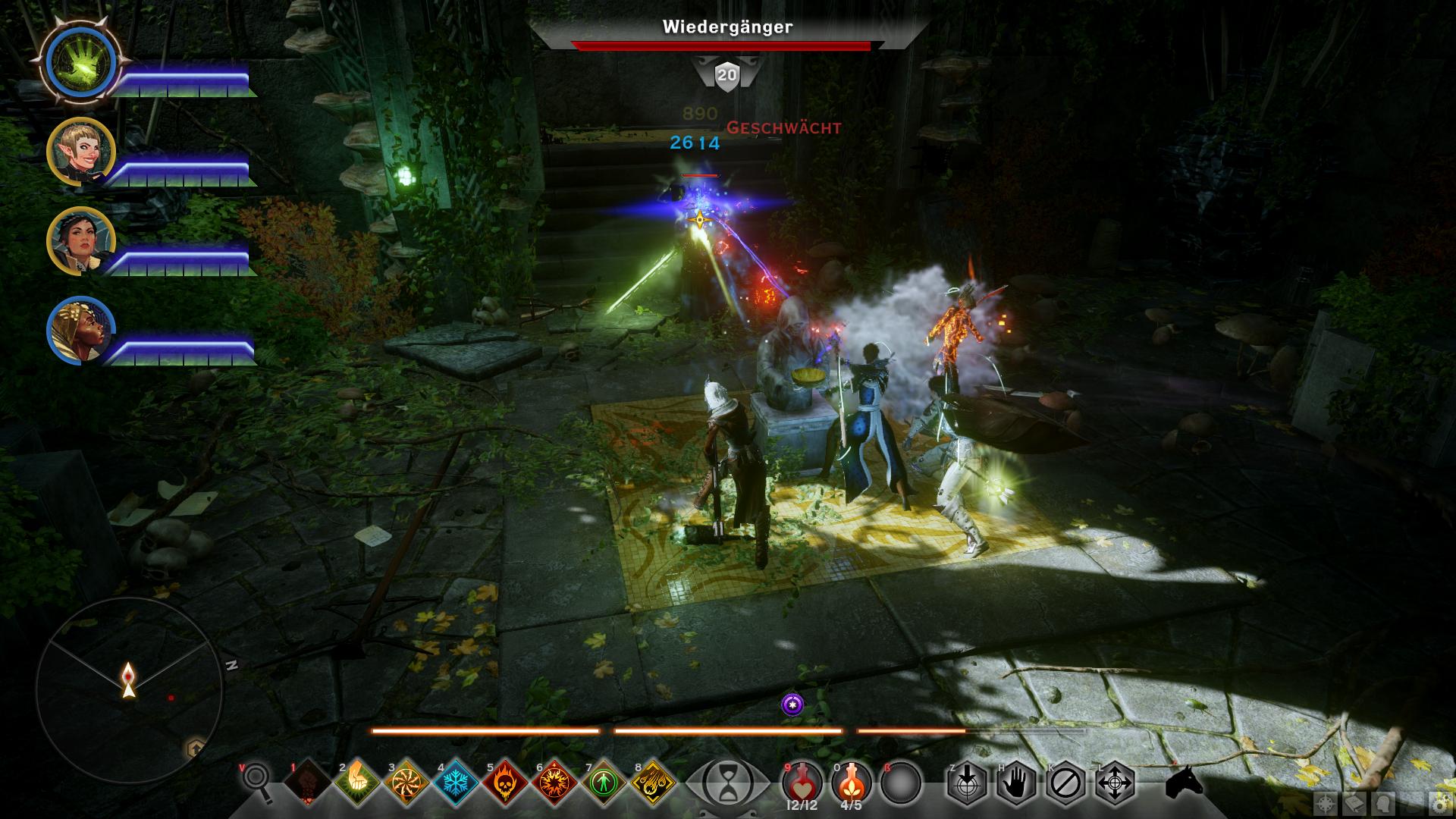Open the gear settings menu icon
This screenshot has height=819, width=1456.
[1438, 803]
